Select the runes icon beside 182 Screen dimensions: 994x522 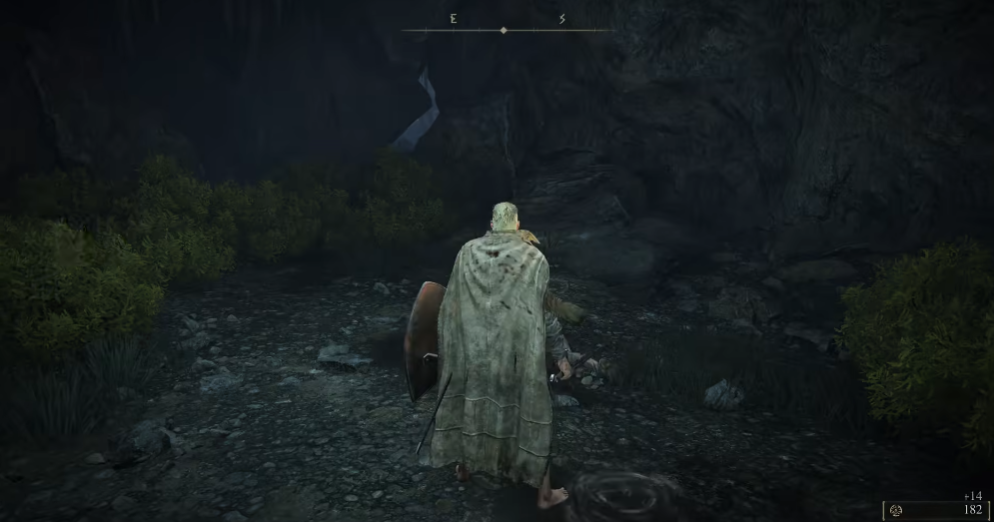pyautogui.click(x=896, y=510)
